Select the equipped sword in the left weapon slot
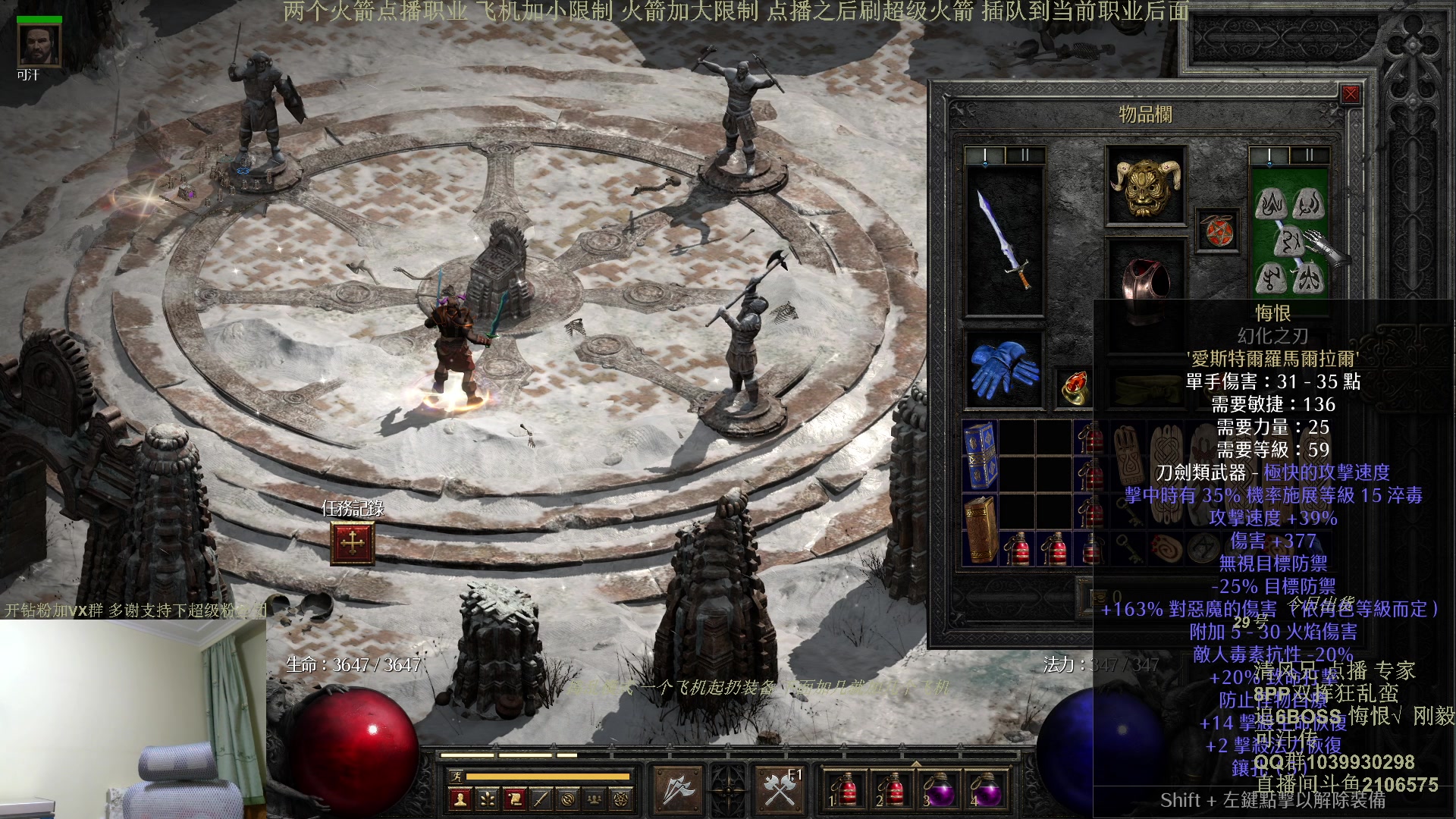 [1005, 240]
